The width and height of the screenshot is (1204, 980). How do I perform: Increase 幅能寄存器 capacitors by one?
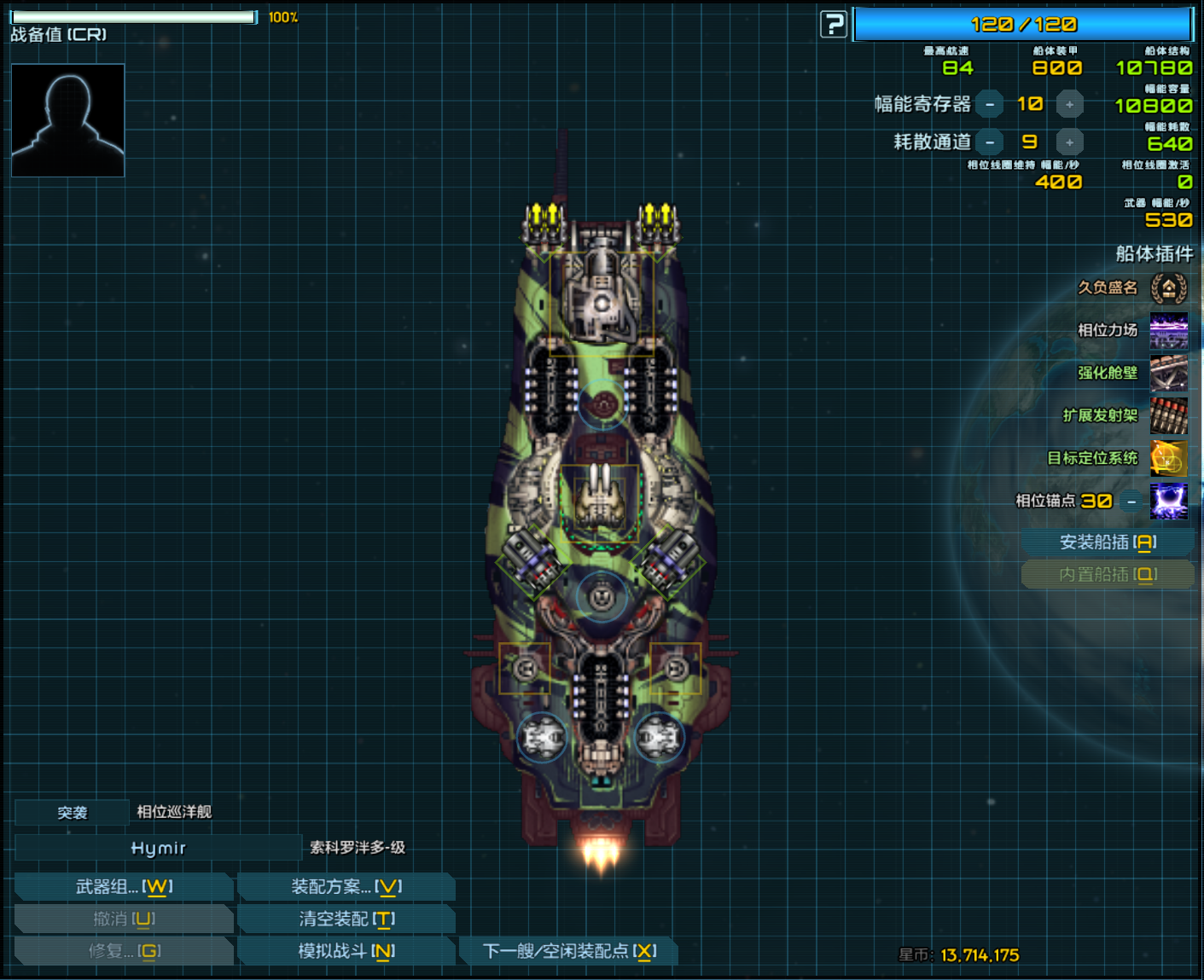click(1069, 104)
